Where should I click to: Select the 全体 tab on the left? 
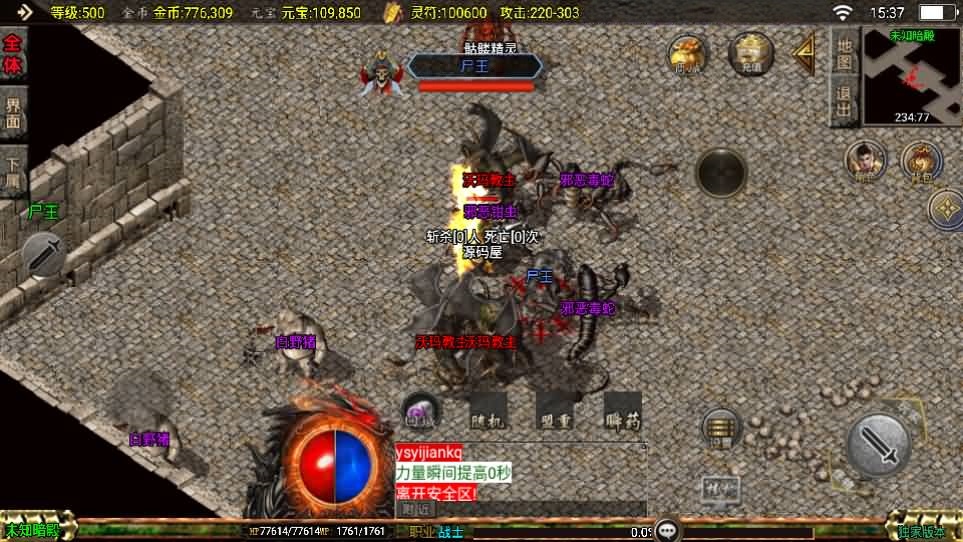point(14,57)
